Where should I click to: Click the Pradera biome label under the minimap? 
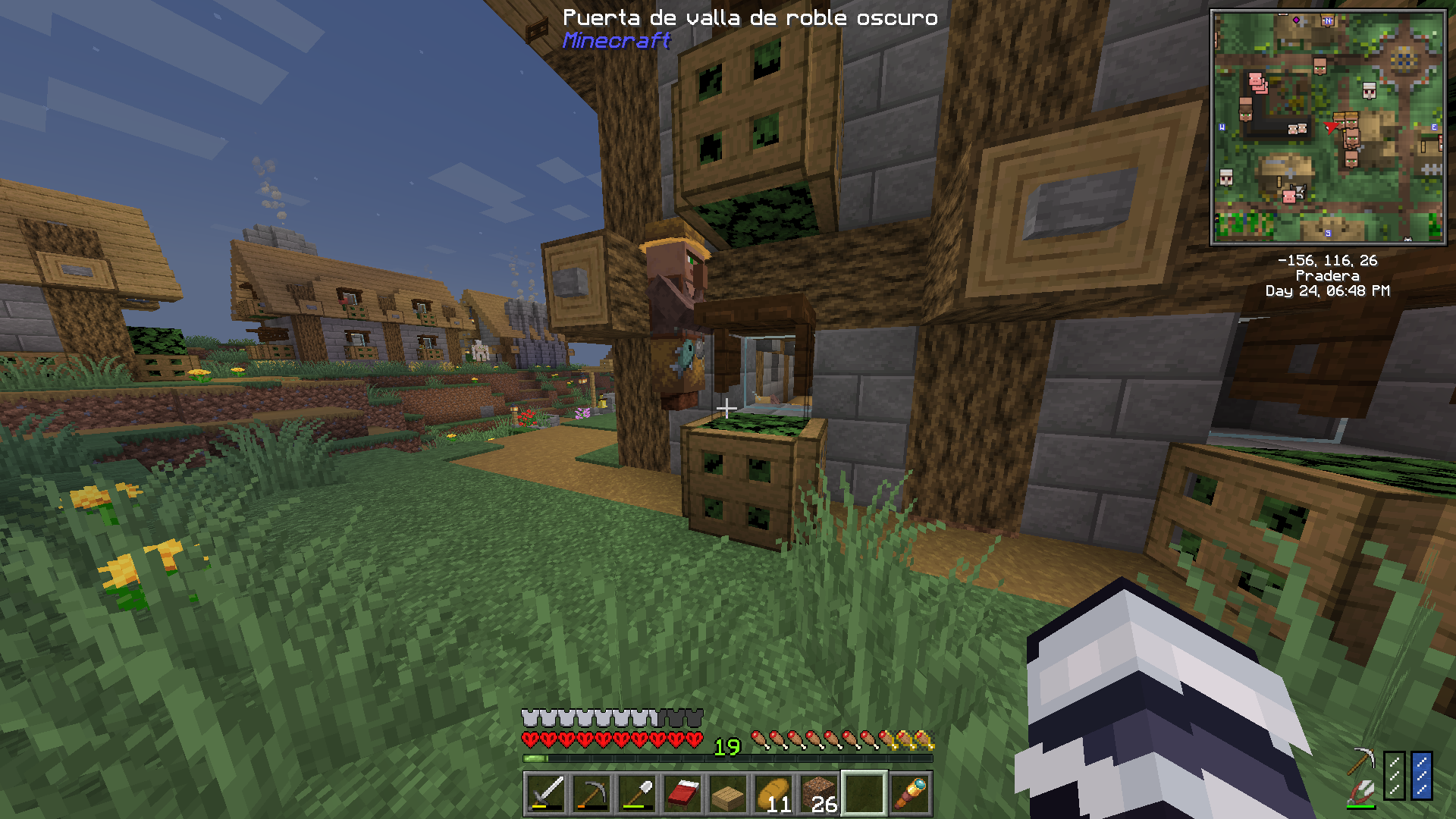click(1329, 276)
